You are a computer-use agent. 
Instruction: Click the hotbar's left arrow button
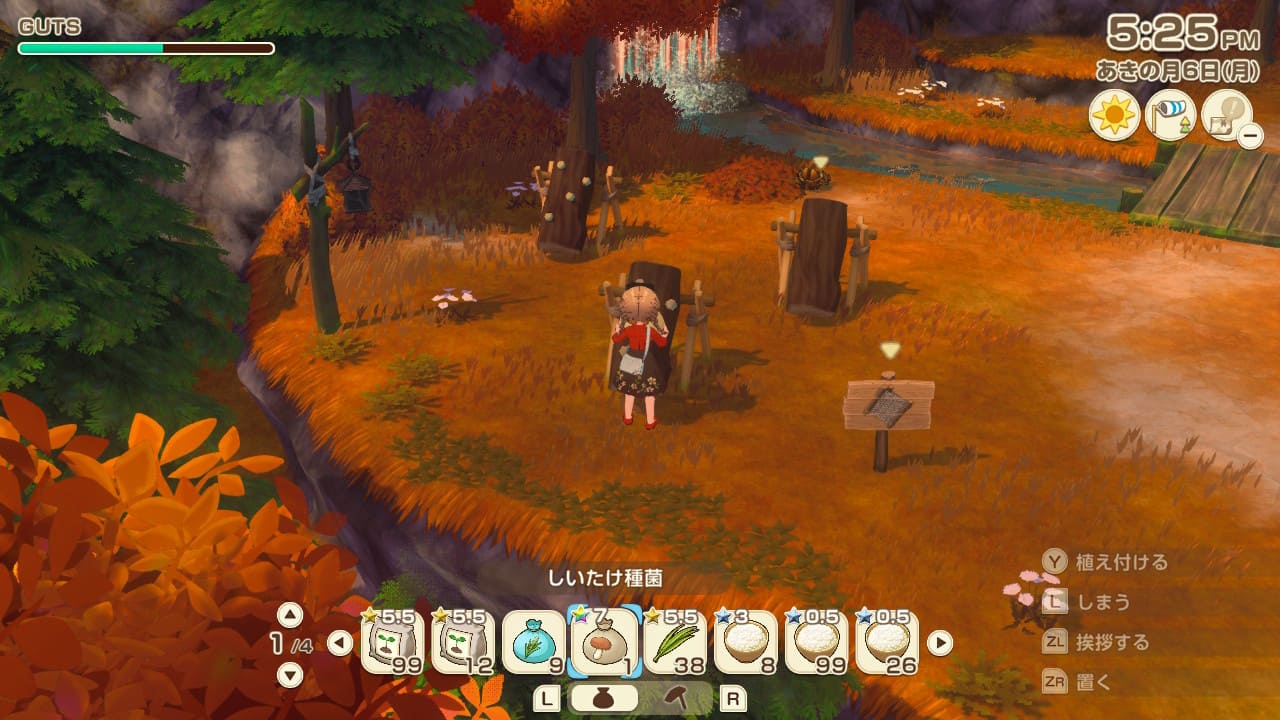(340, 643)
